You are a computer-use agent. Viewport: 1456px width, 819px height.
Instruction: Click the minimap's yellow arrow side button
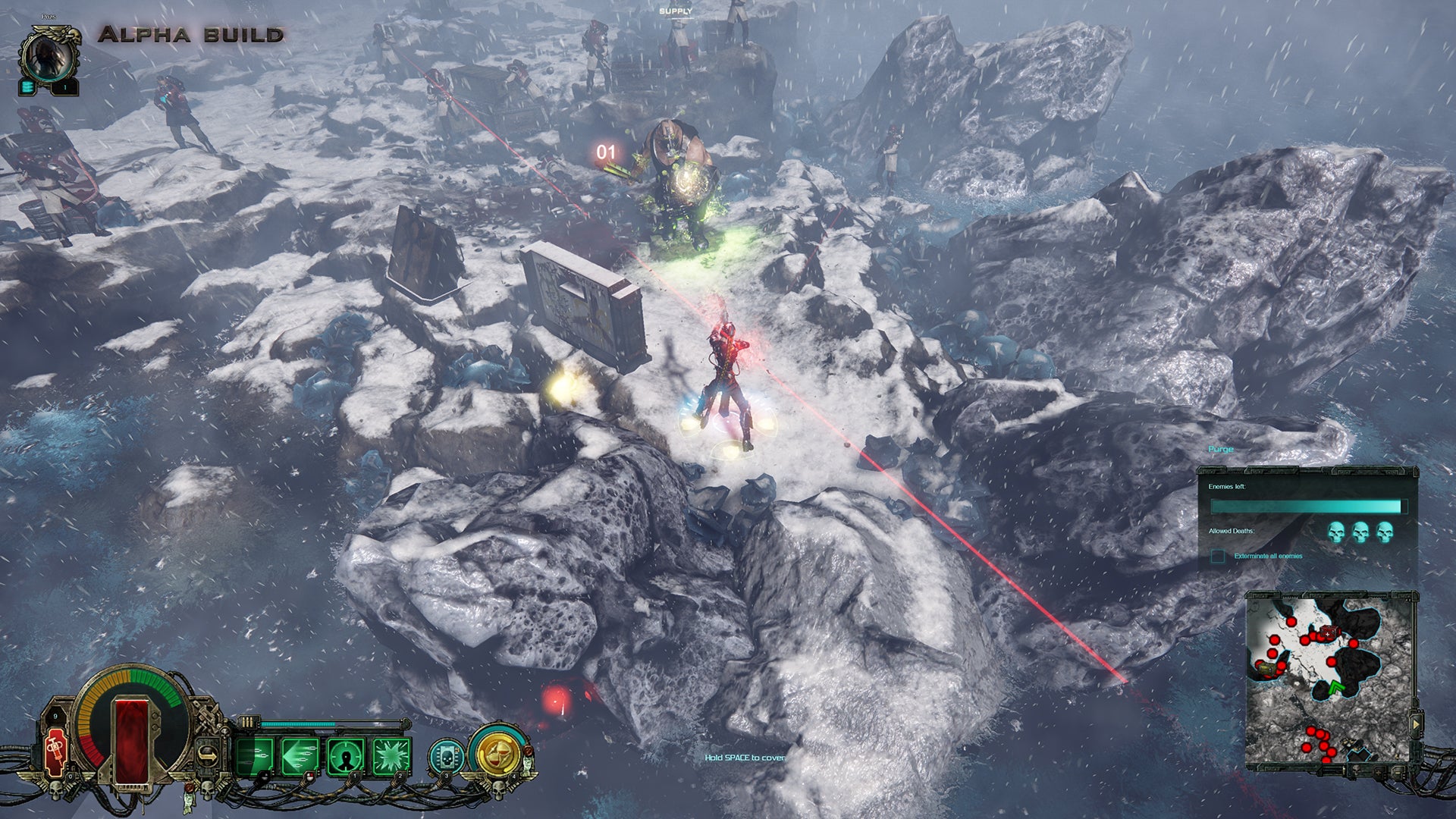(x=1415, y=724)
